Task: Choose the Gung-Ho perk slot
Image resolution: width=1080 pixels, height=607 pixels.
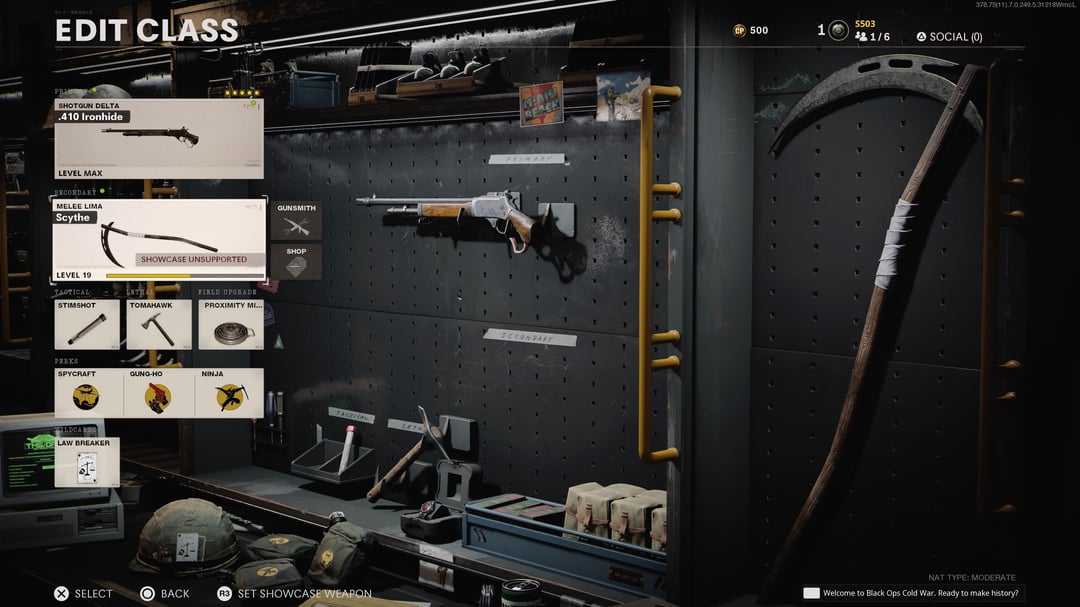Action: tap(158, 393)
